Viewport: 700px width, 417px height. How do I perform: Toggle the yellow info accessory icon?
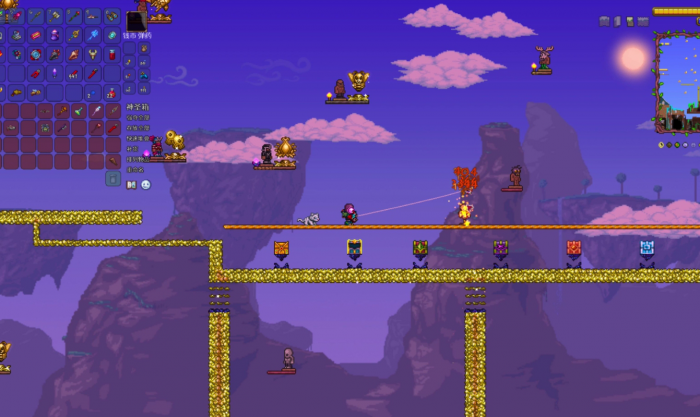(661, 145)
